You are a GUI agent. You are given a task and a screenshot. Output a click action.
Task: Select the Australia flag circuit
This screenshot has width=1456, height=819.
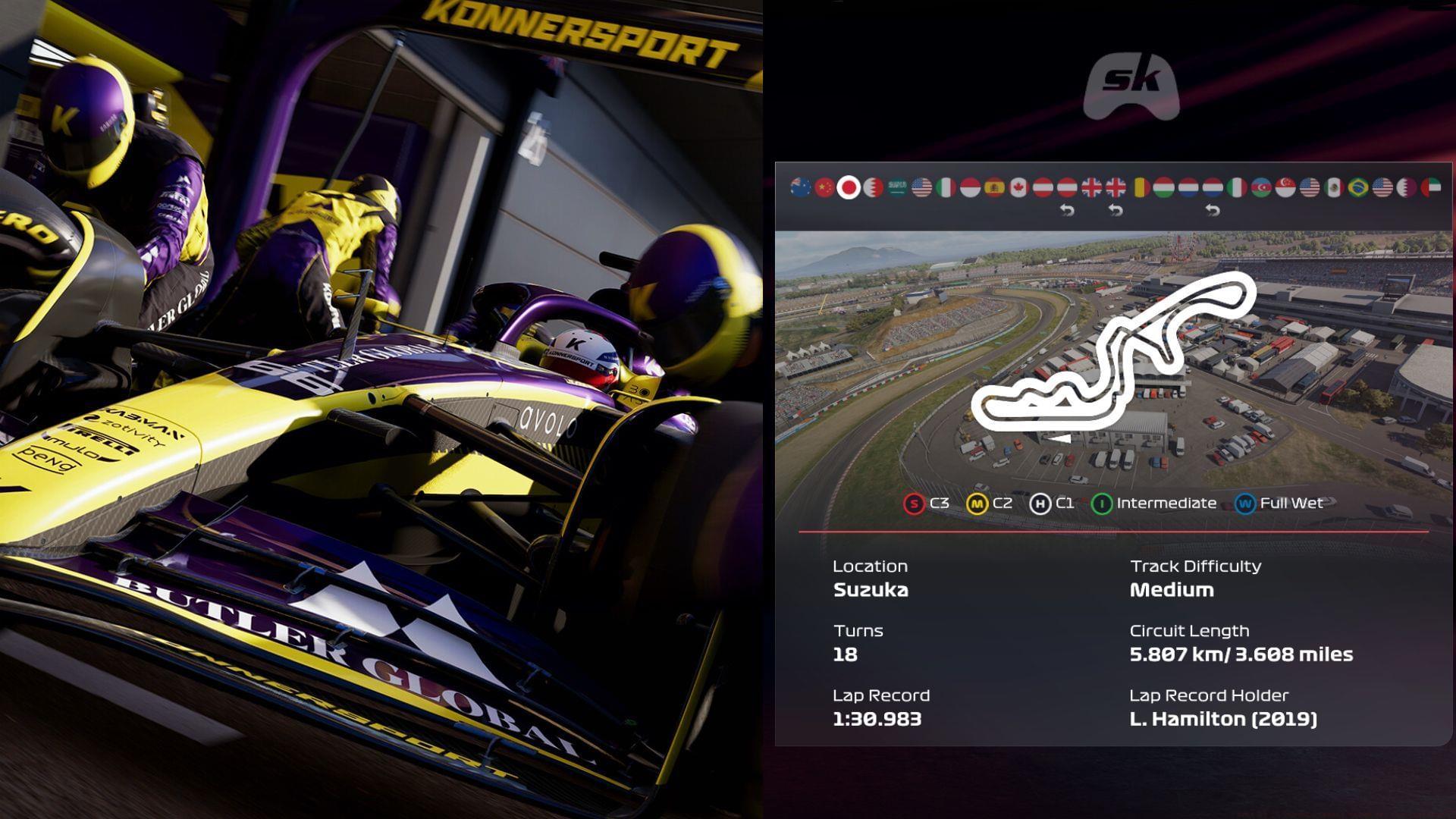click(800, 187)
